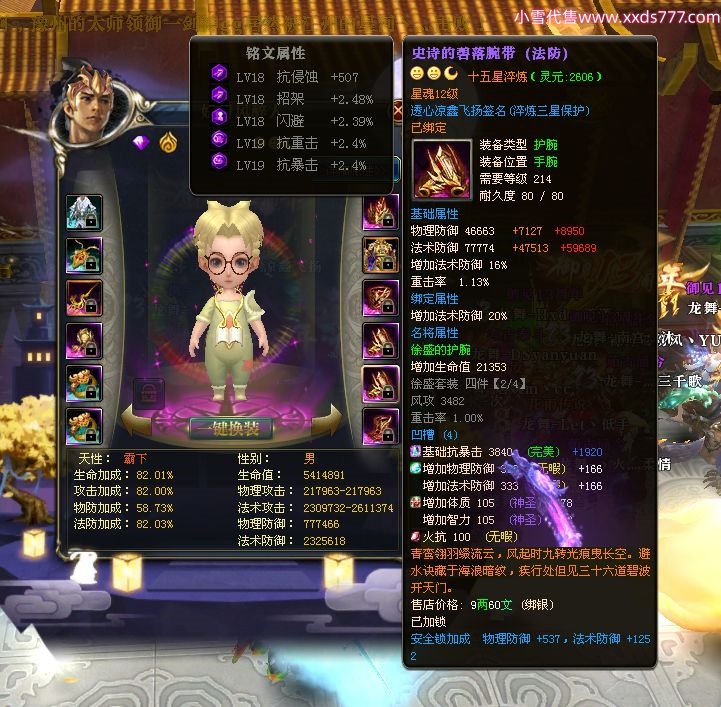Toggle the padlock beside the character model
The width and height of the screenshot is (721, 707).
(x=146, y=392)
